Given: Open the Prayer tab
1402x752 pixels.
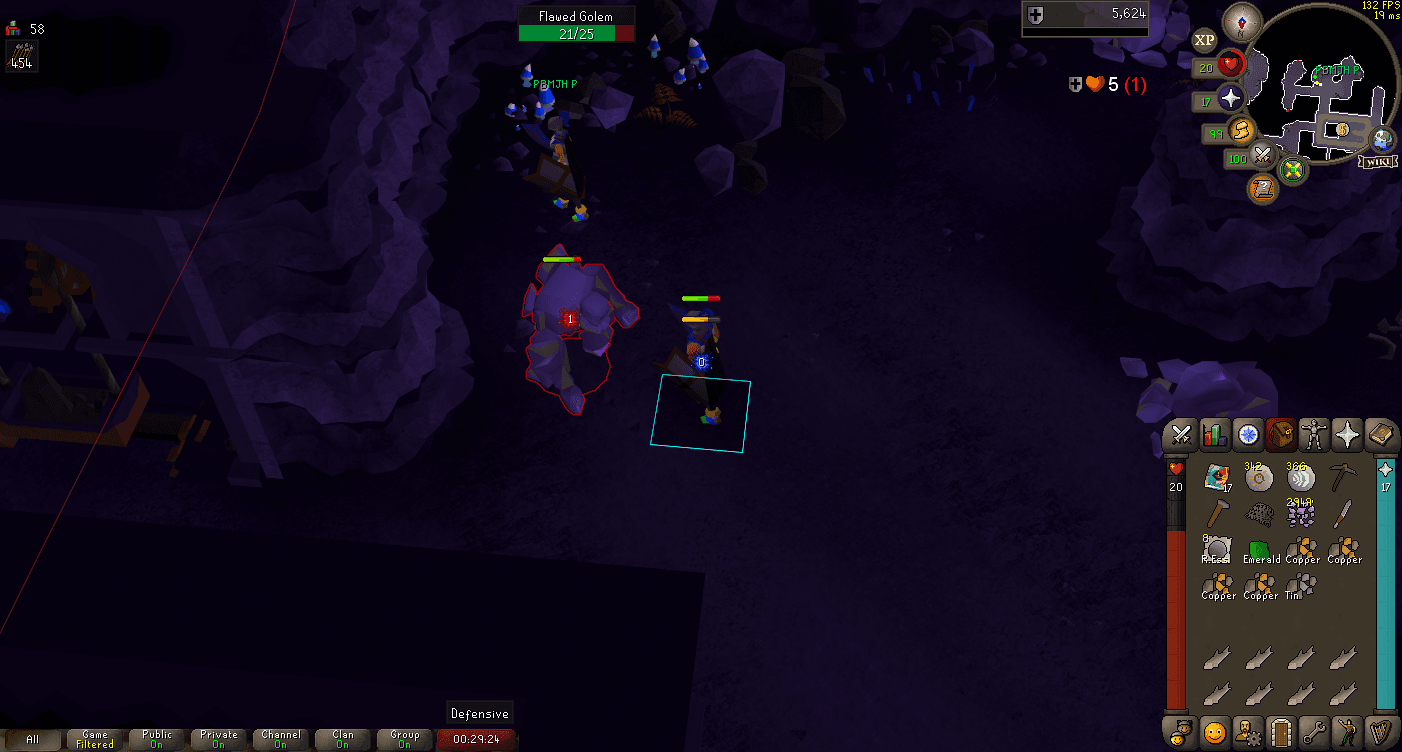Looking at the screenshot, I should (x=1349, y=435).
